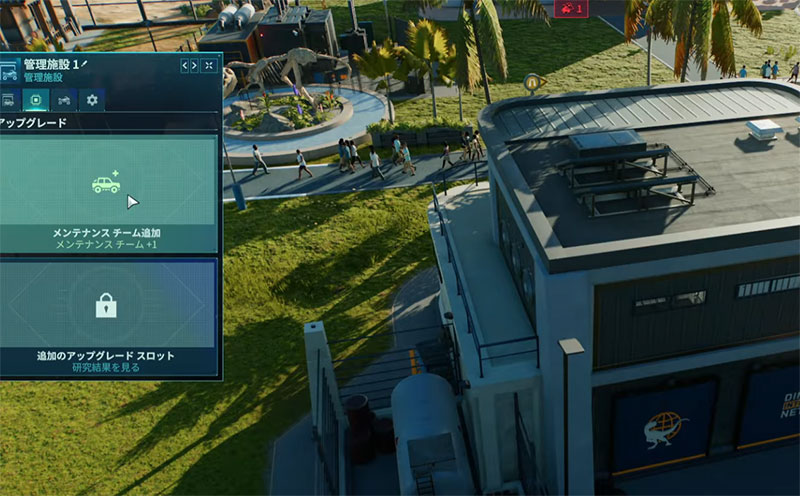Image resolution: width=800 pixels, height=496 pixels.
Task: Select the メンテナンス チーム追加 upgrade
Action: [x=107, y=193]
